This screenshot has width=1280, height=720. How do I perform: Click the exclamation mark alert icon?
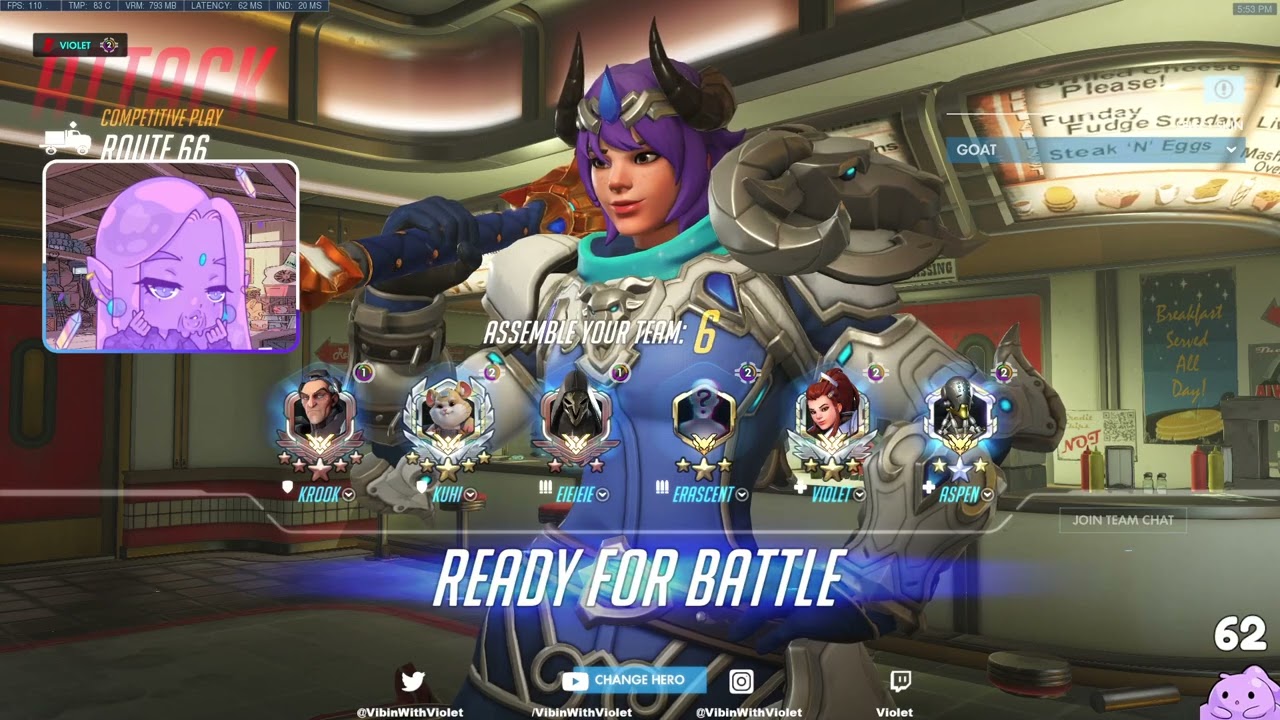point(1223,89)
